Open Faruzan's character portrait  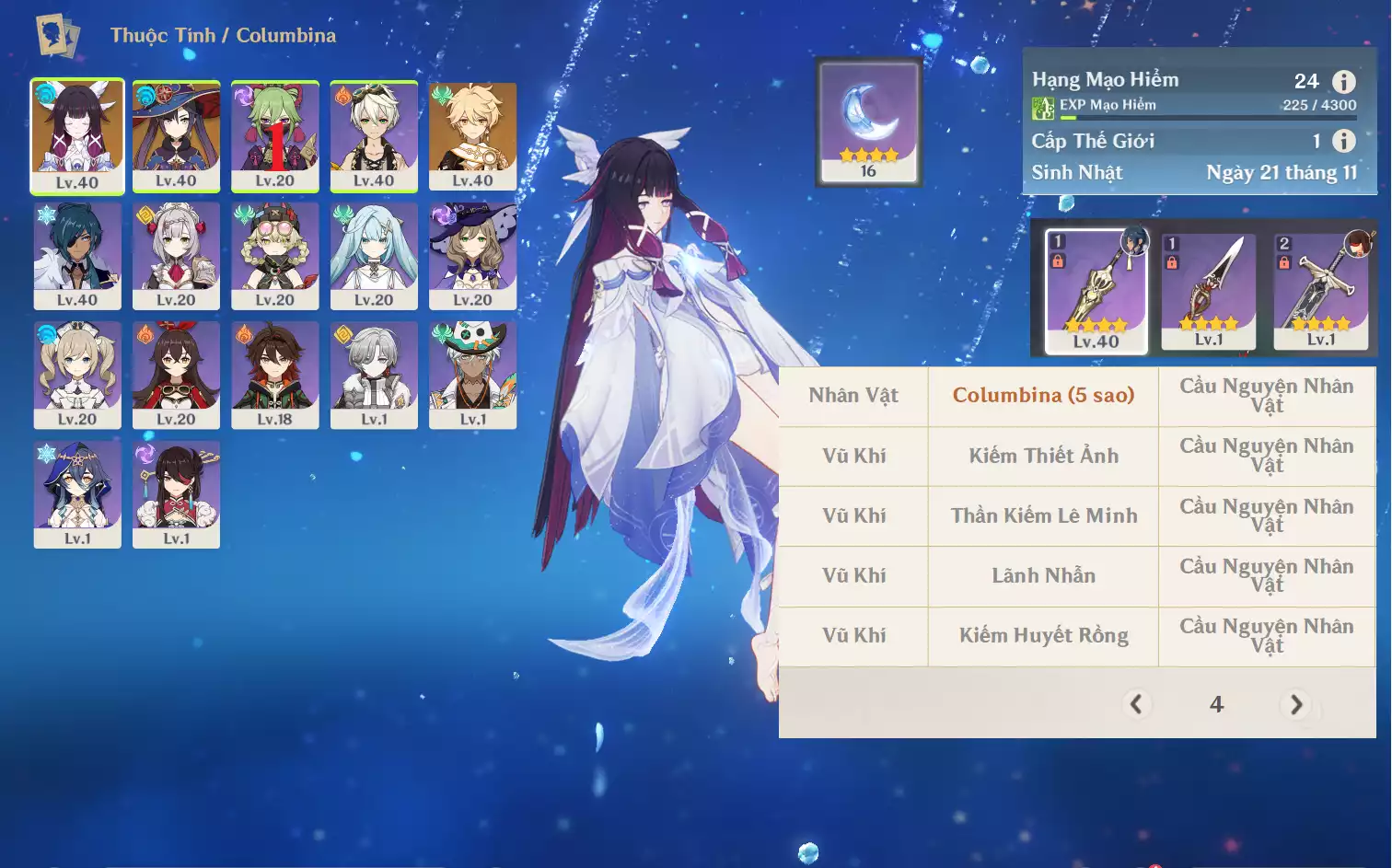[374, 255]
